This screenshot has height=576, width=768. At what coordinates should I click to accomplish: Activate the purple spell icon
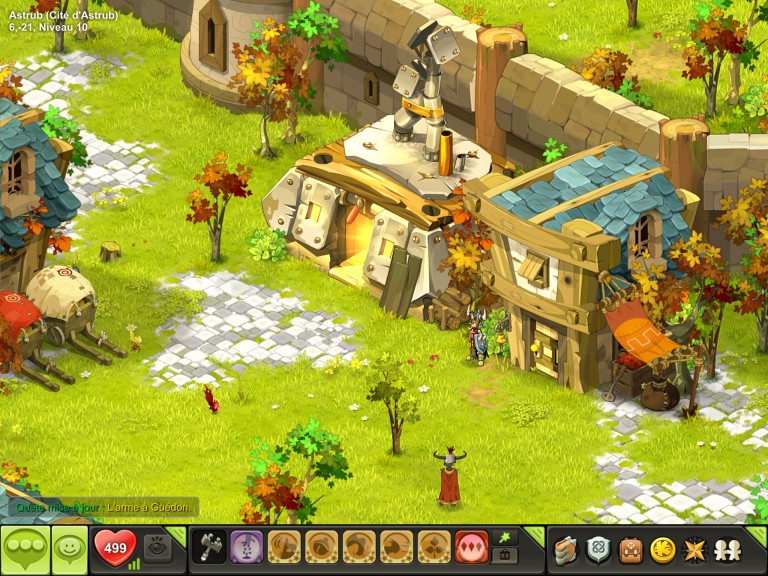coord(246,547)
